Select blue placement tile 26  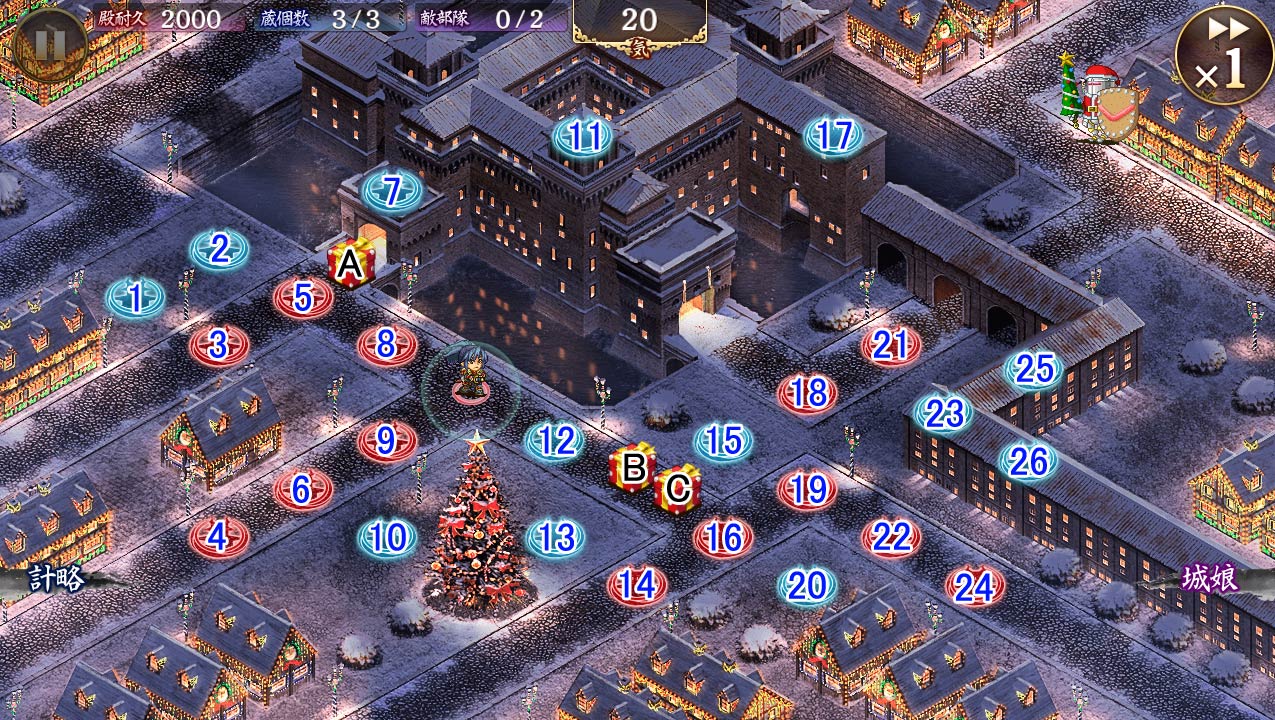[1028, 461]
